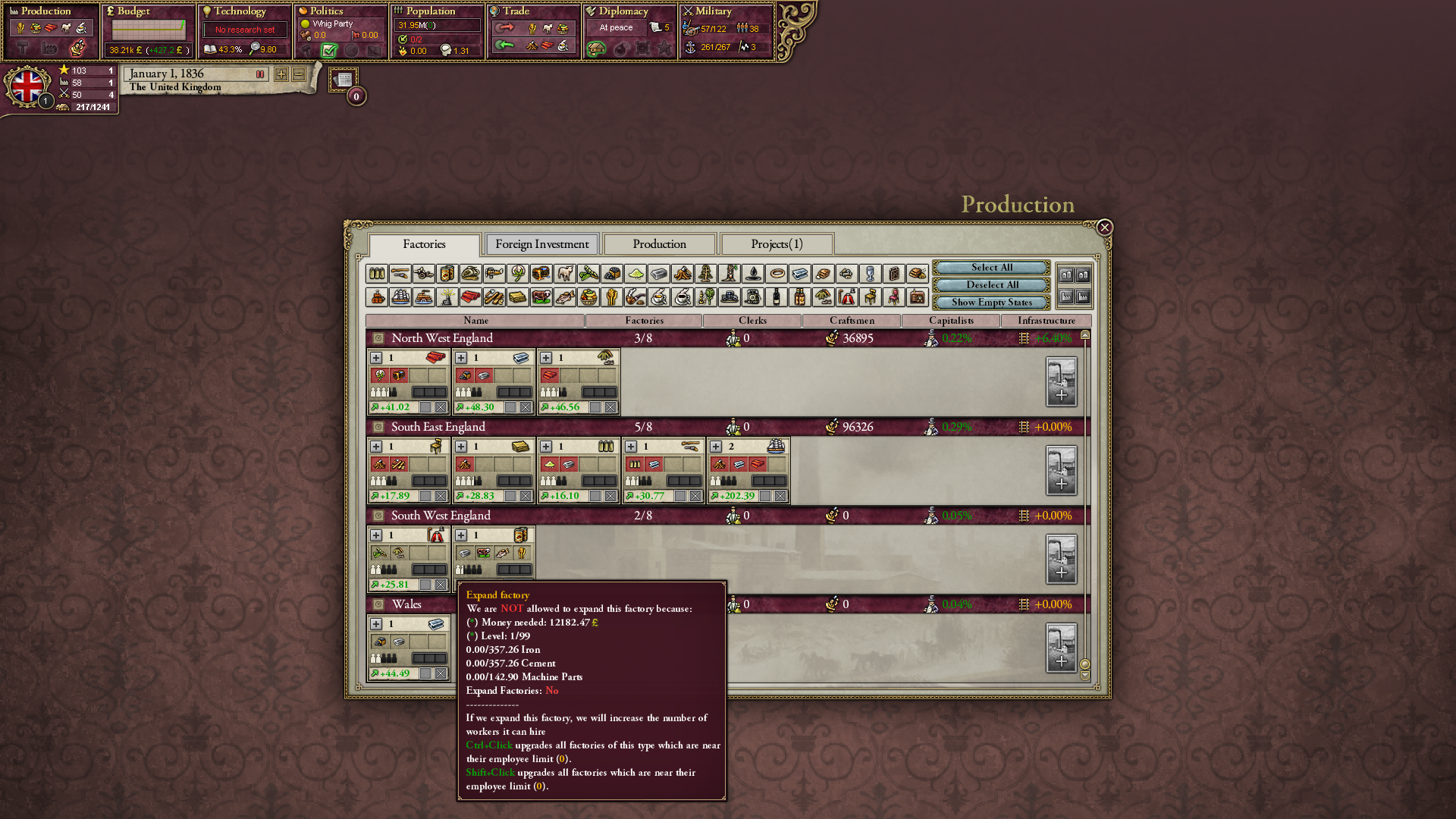Viewport: 1456px width, 819px height.
Task: Toggle Show Empty States
Action: 990,302
